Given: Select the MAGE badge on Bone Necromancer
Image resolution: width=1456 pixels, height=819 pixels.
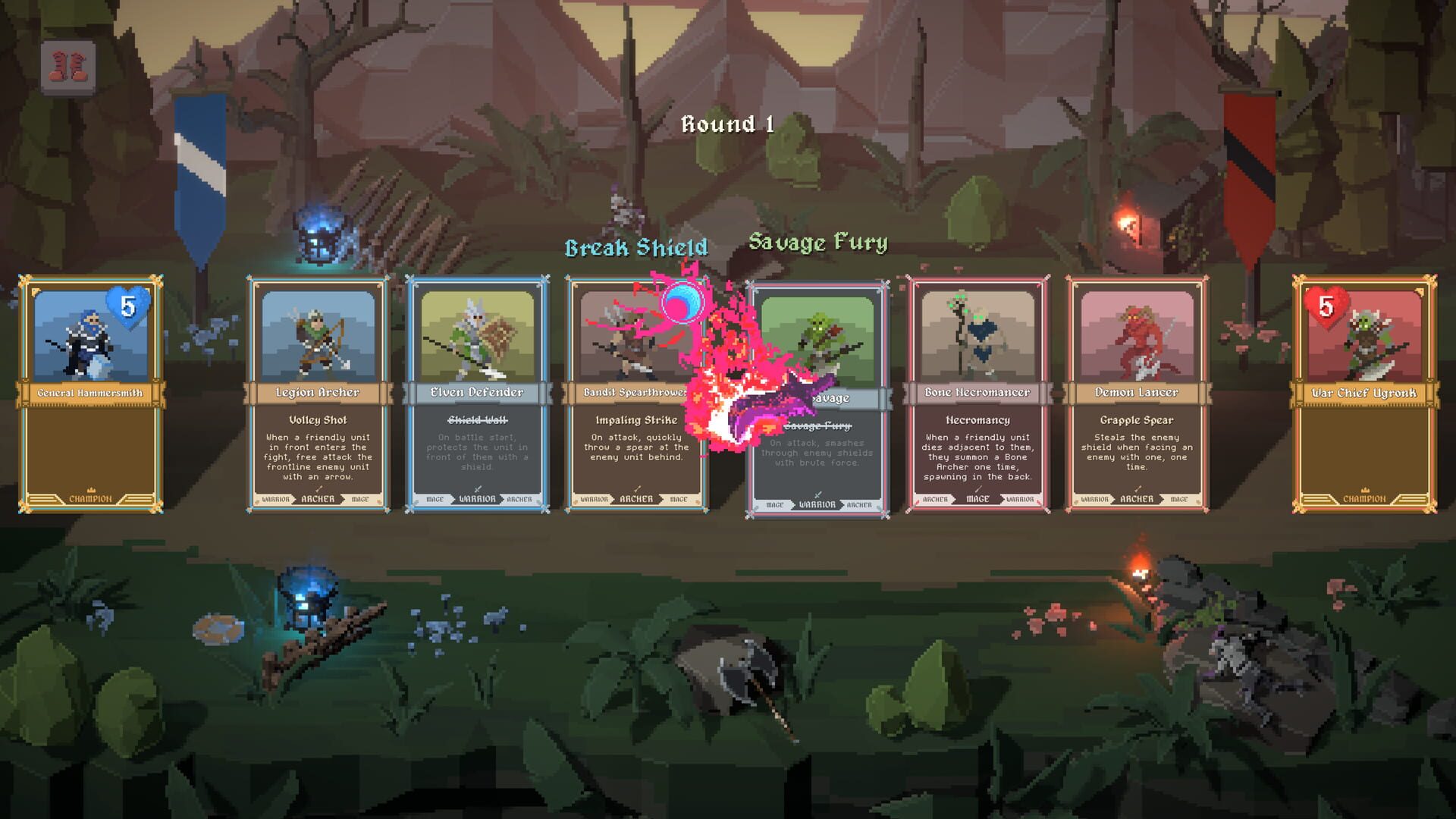Looking at the screenshot, I should pyautogui.click(x=976, y=500).
